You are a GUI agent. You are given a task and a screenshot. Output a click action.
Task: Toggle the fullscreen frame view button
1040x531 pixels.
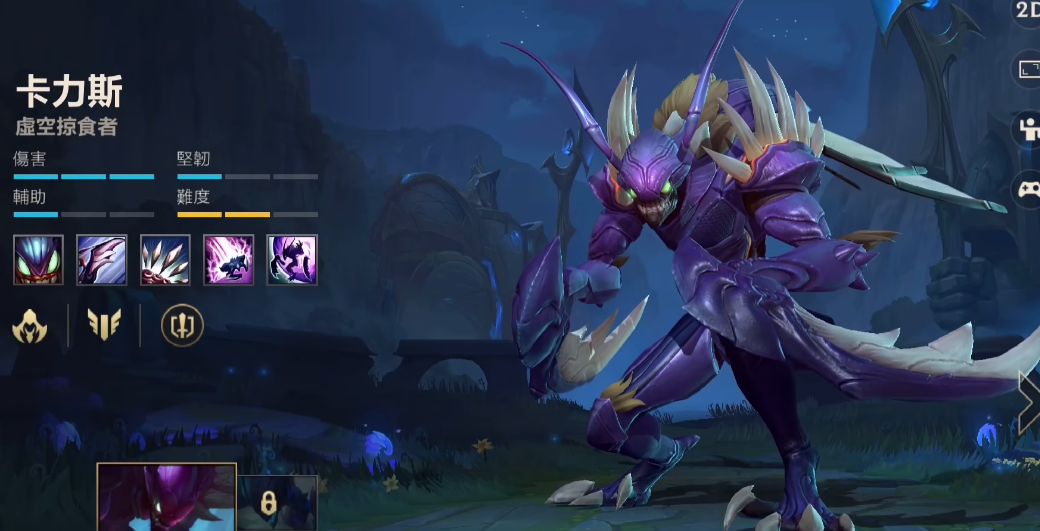[x=1029, y=69]
